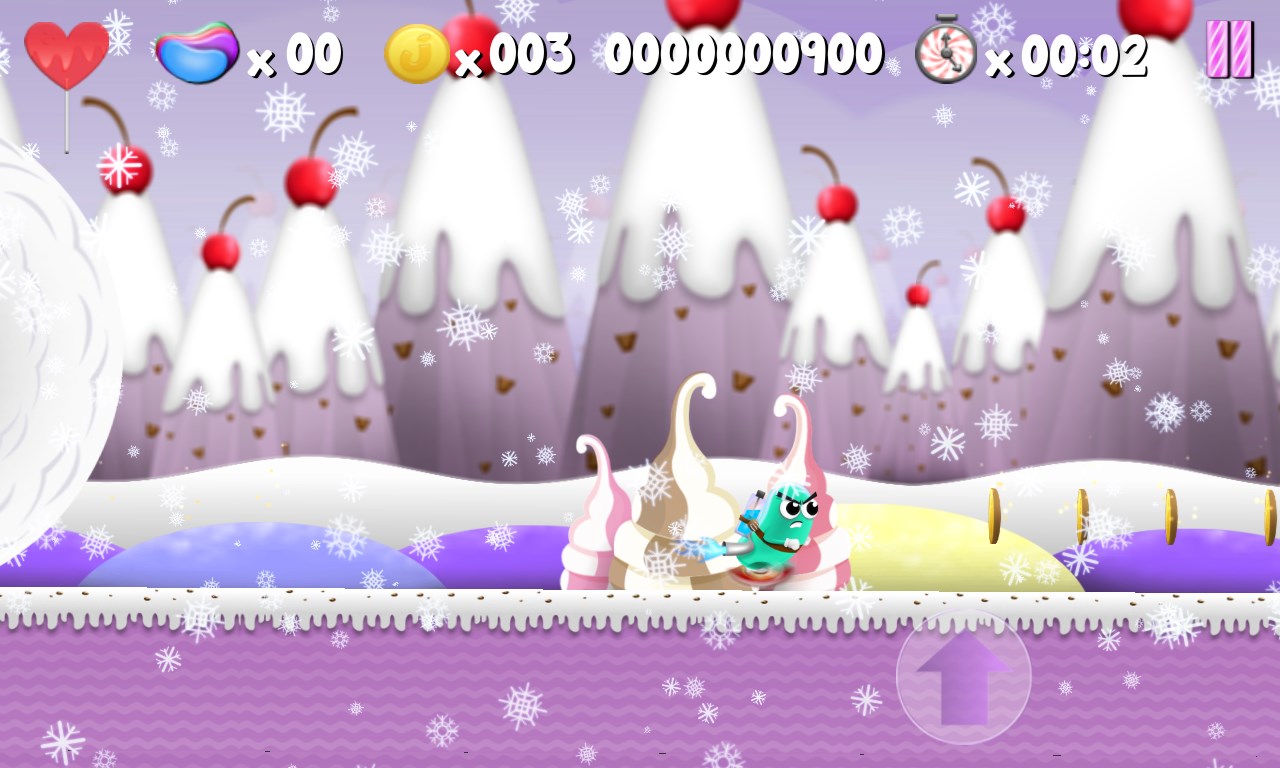
Task: Click the 00:02 timer value
Action: point(1085,55)
